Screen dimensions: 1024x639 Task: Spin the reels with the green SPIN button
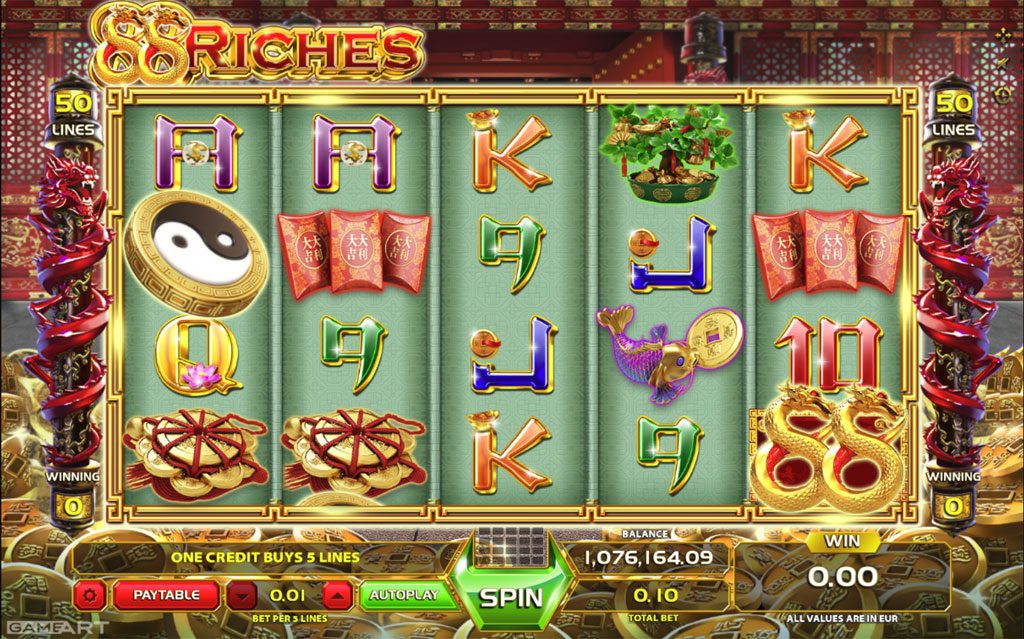[x=510, y=596]
